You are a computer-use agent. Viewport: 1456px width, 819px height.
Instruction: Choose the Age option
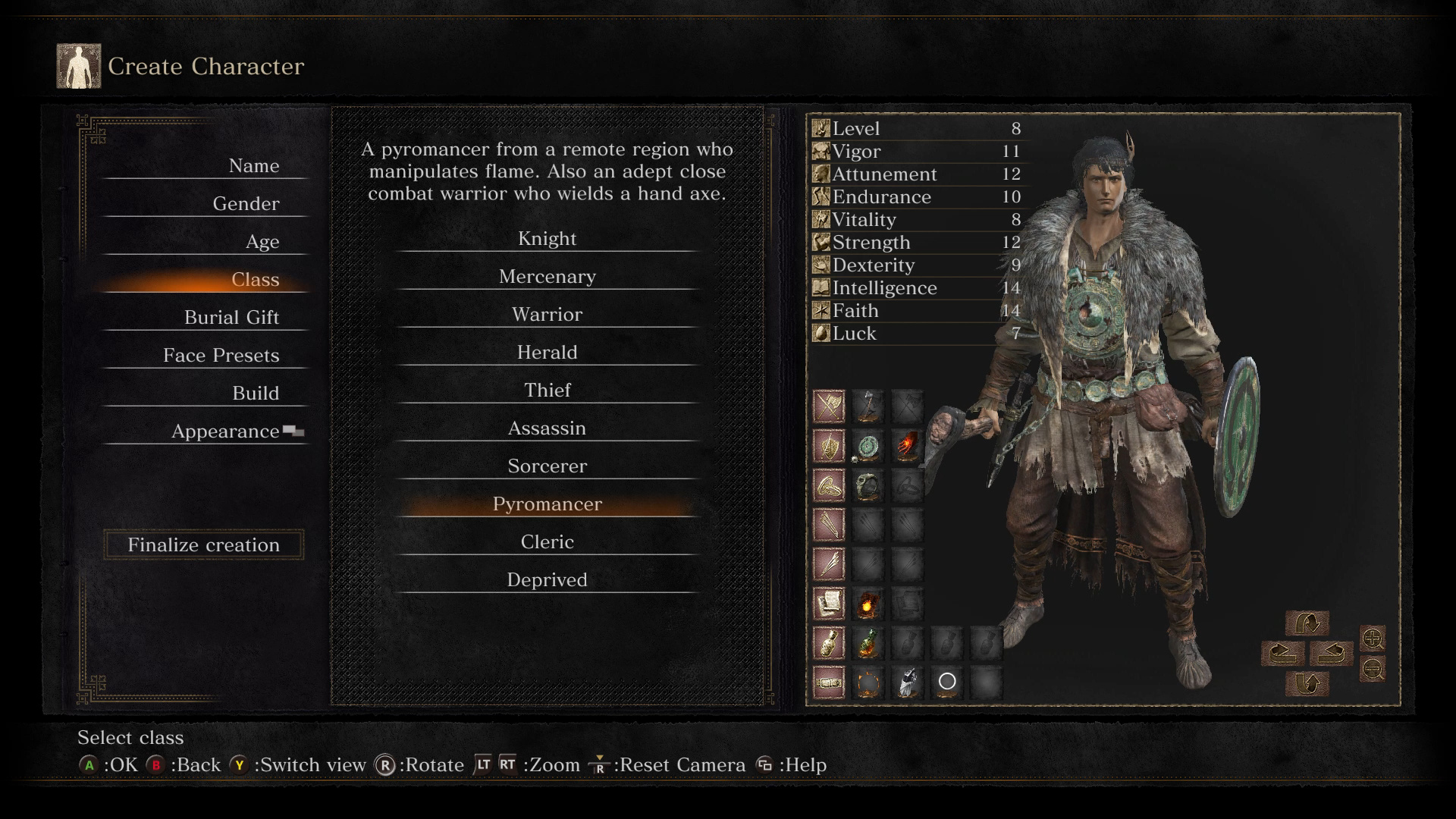262,242
